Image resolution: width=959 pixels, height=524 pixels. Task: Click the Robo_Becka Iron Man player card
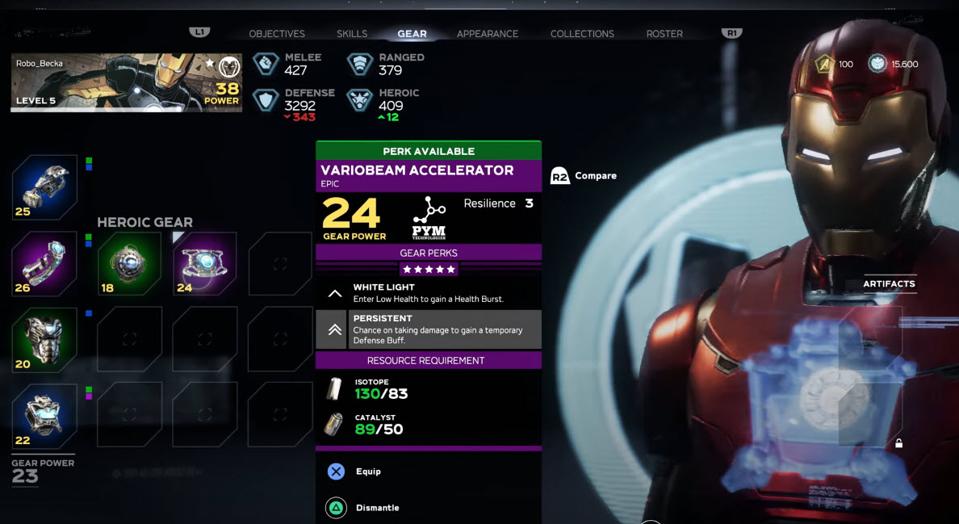(x=126, y=82)
